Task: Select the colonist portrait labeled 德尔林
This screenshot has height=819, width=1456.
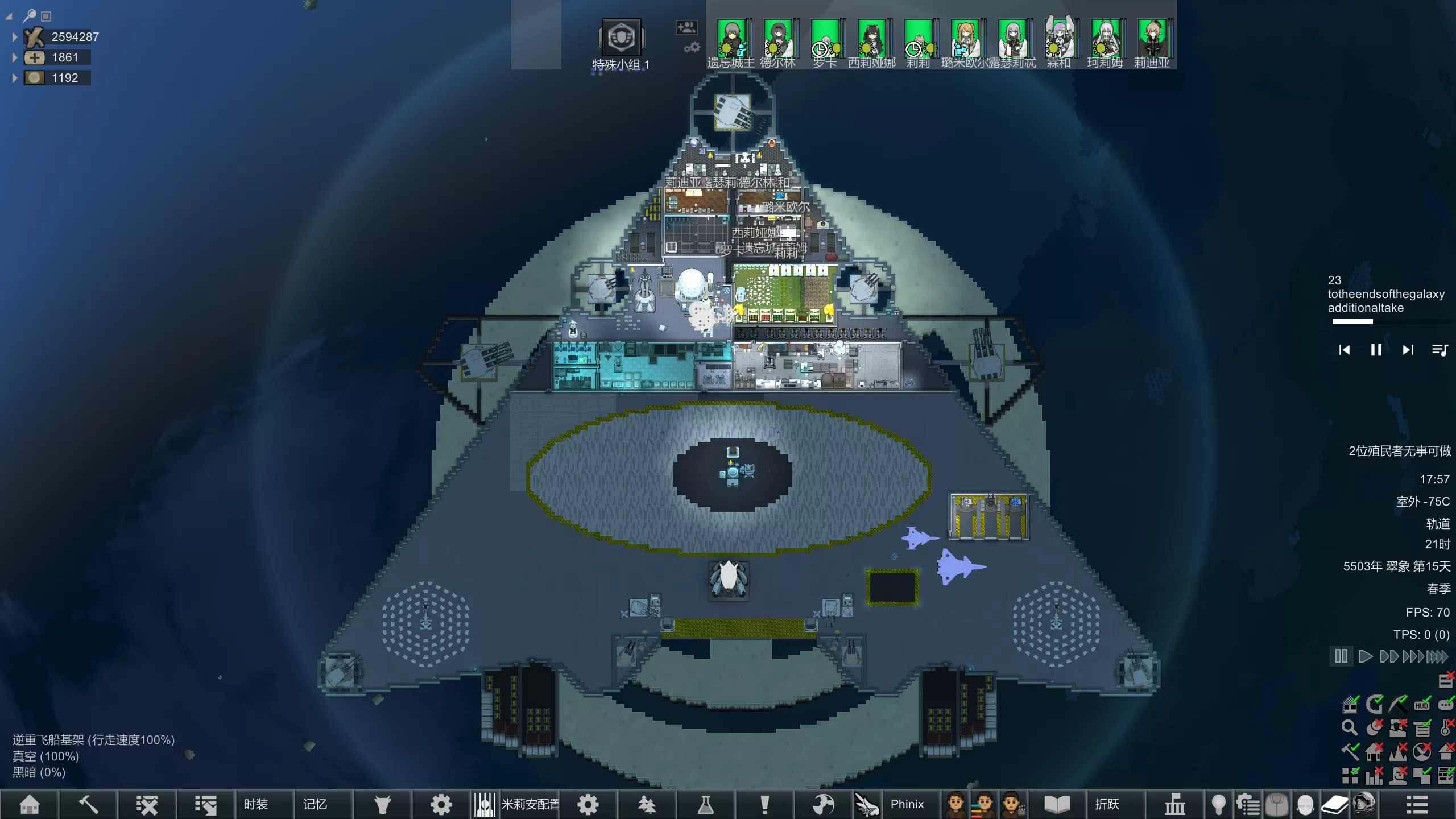Action: [777, 39]
